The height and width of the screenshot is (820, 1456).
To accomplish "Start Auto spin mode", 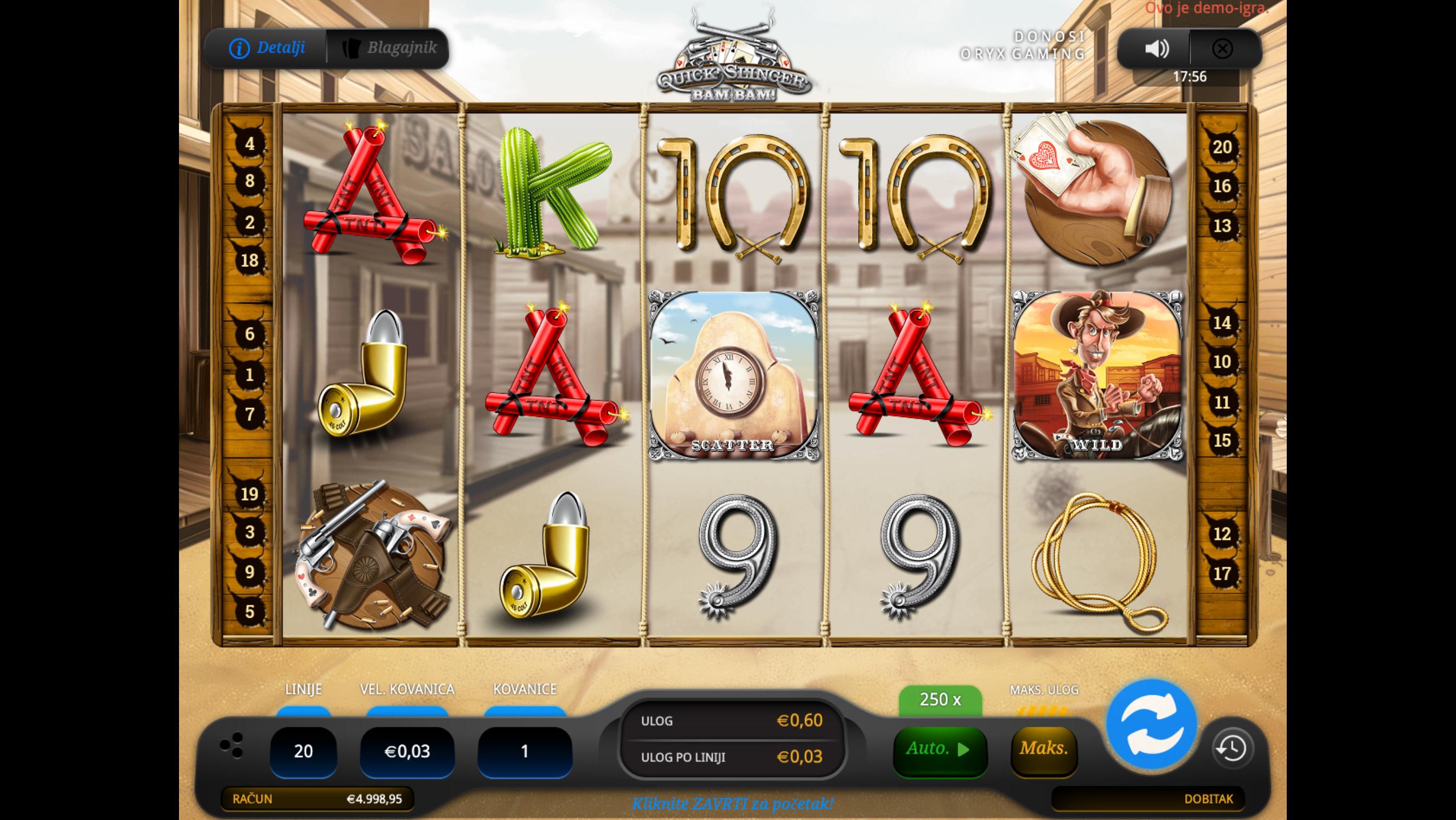I will (x=940, y=749).
